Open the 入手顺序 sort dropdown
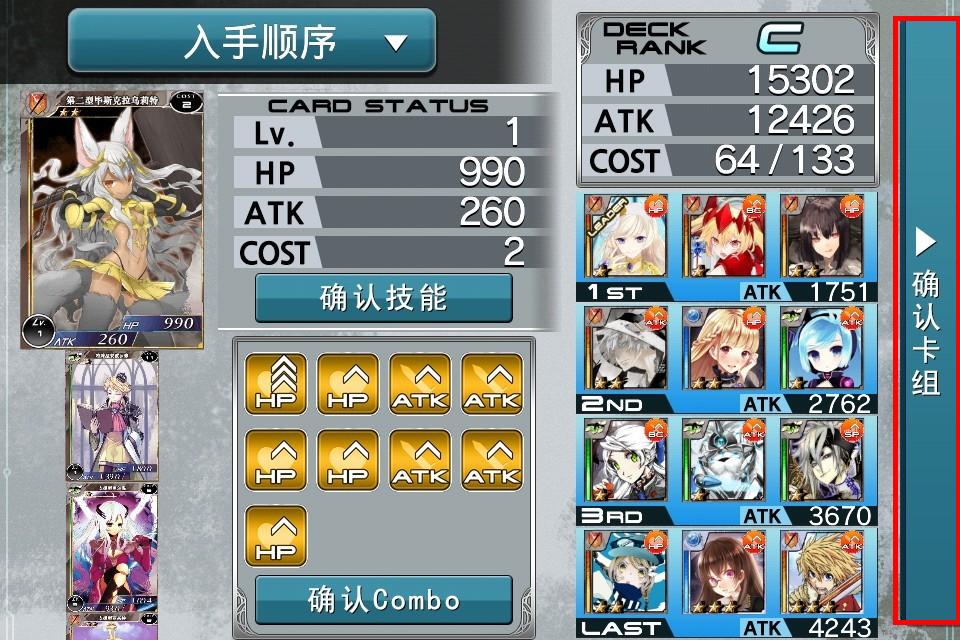The height and width of the screenshot is (640, 960). coord(252,42)
